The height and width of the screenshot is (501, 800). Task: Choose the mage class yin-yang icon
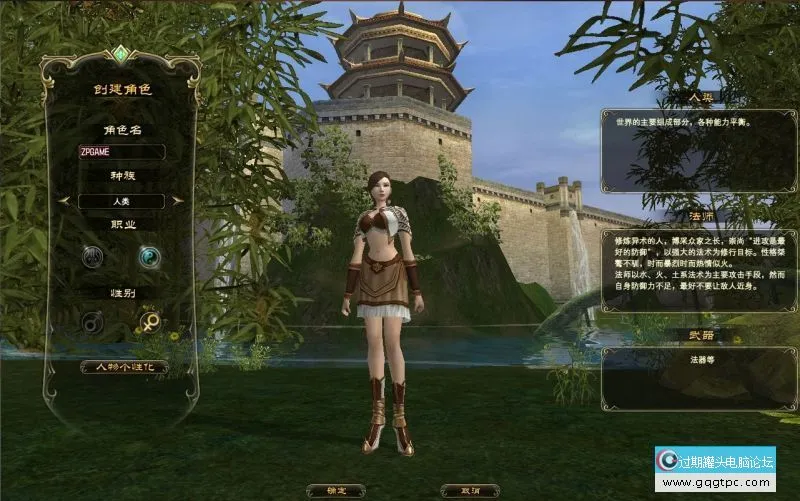[150, 257]
